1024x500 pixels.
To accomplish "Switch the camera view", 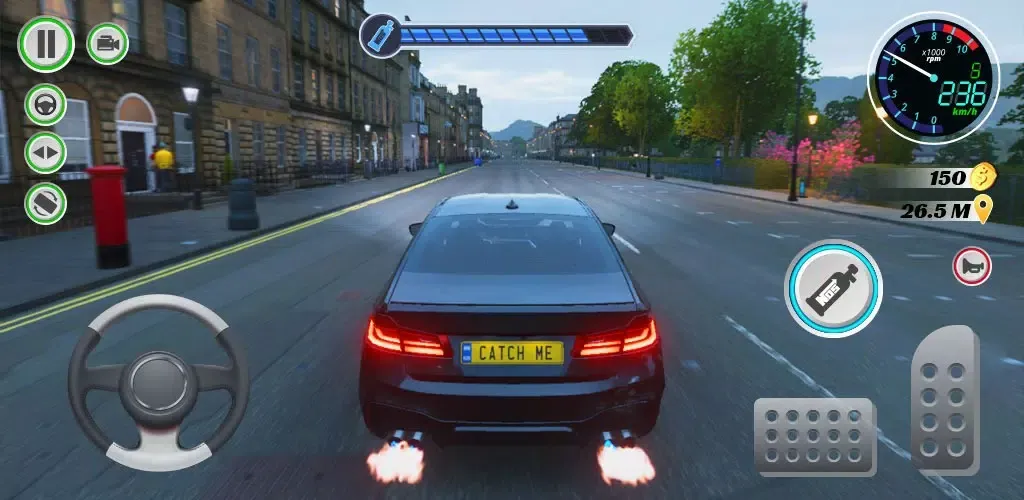I will coord(107,43).
